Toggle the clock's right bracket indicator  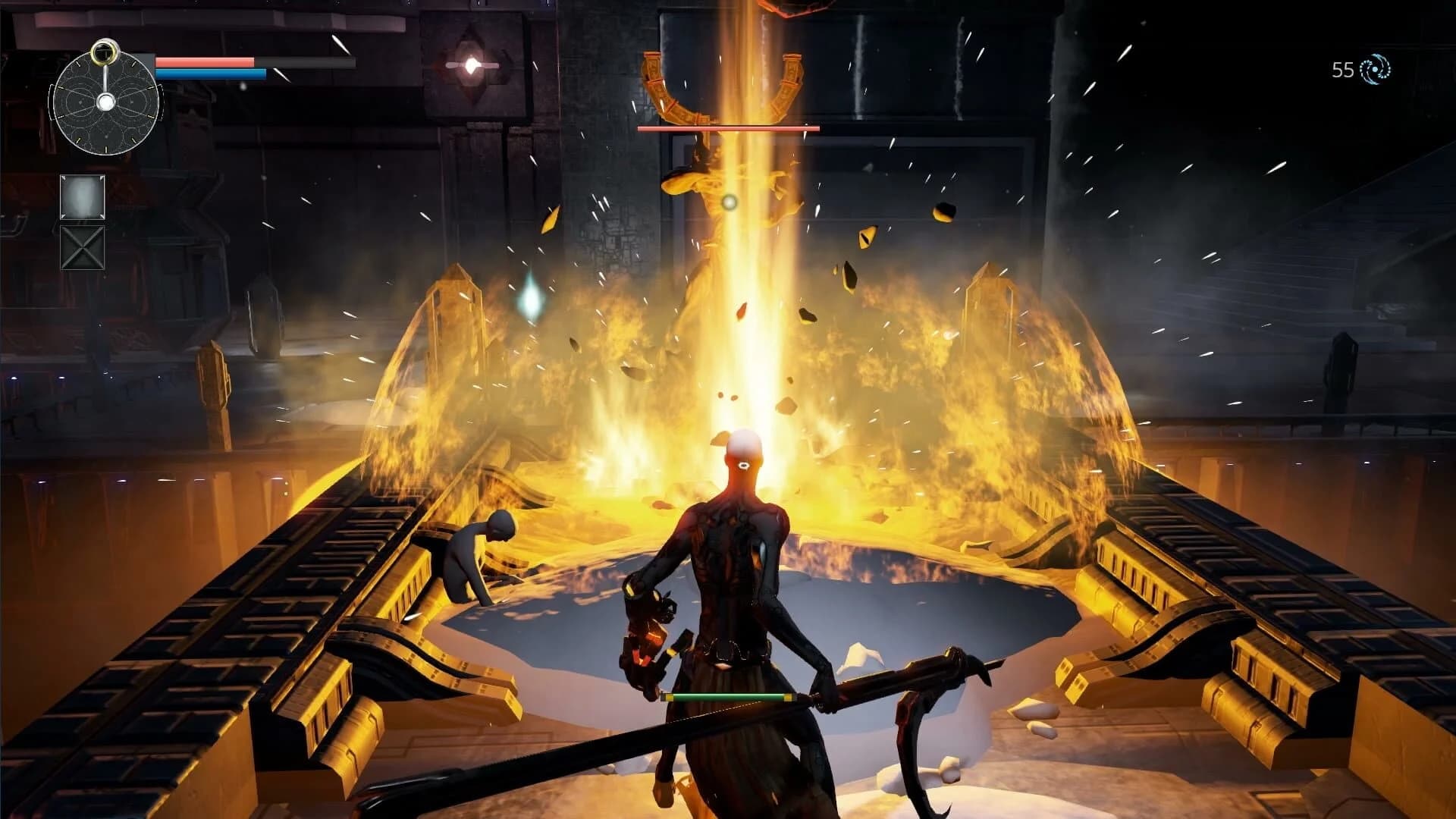coord(162,102)
